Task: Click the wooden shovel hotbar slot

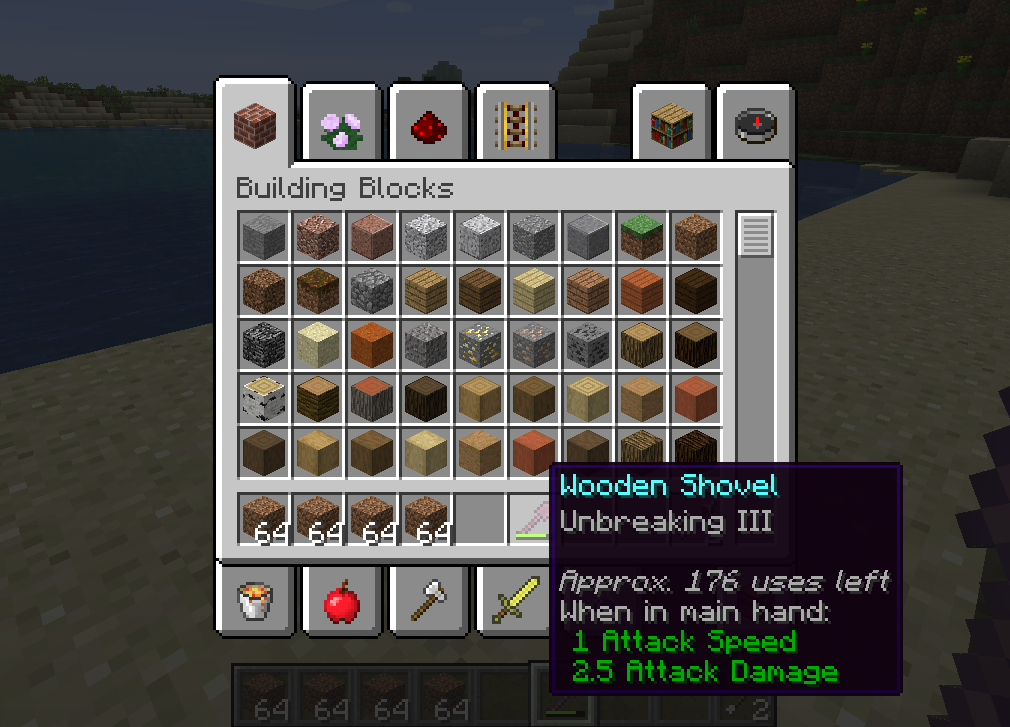Action: [534, 519]
